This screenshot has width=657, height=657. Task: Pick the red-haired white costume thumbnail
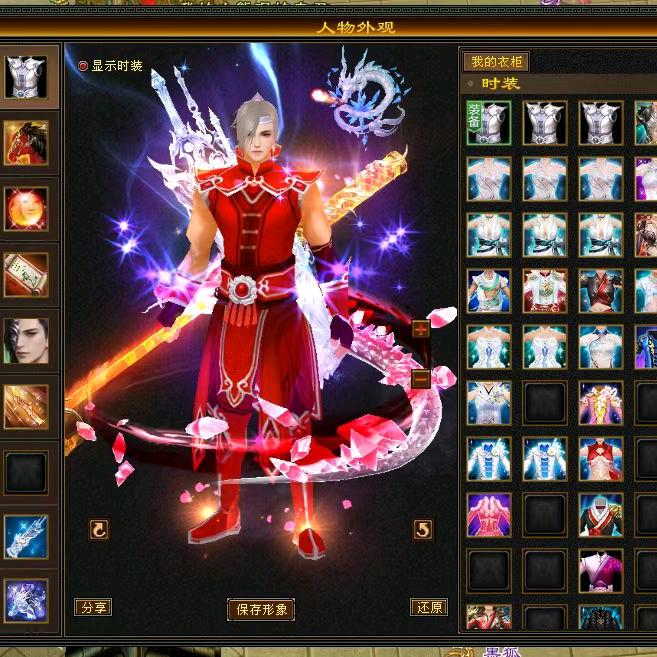(545, 291)
